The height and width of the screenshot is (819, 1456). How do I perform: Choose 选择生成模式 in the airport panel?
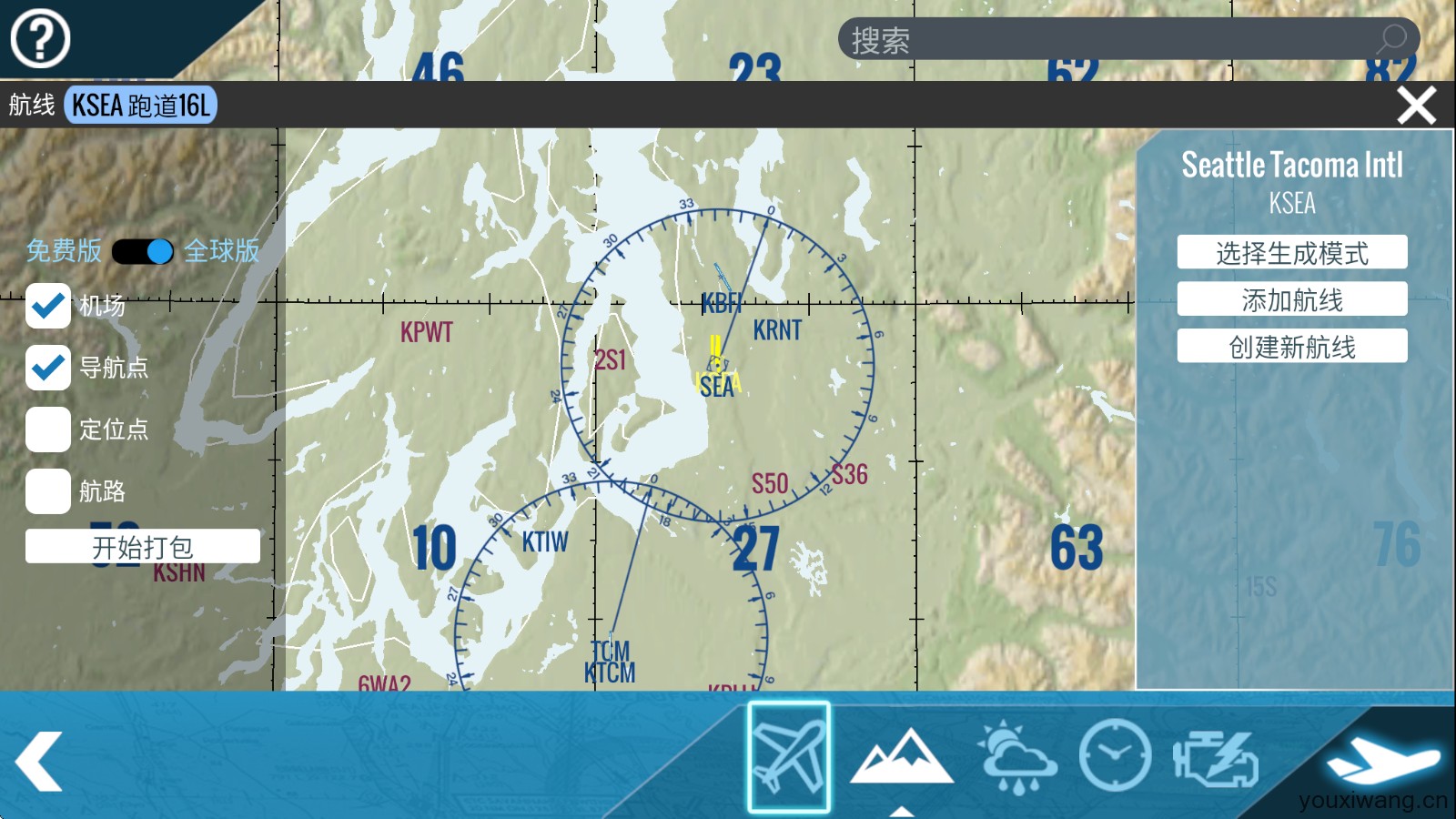point(1291,253)
